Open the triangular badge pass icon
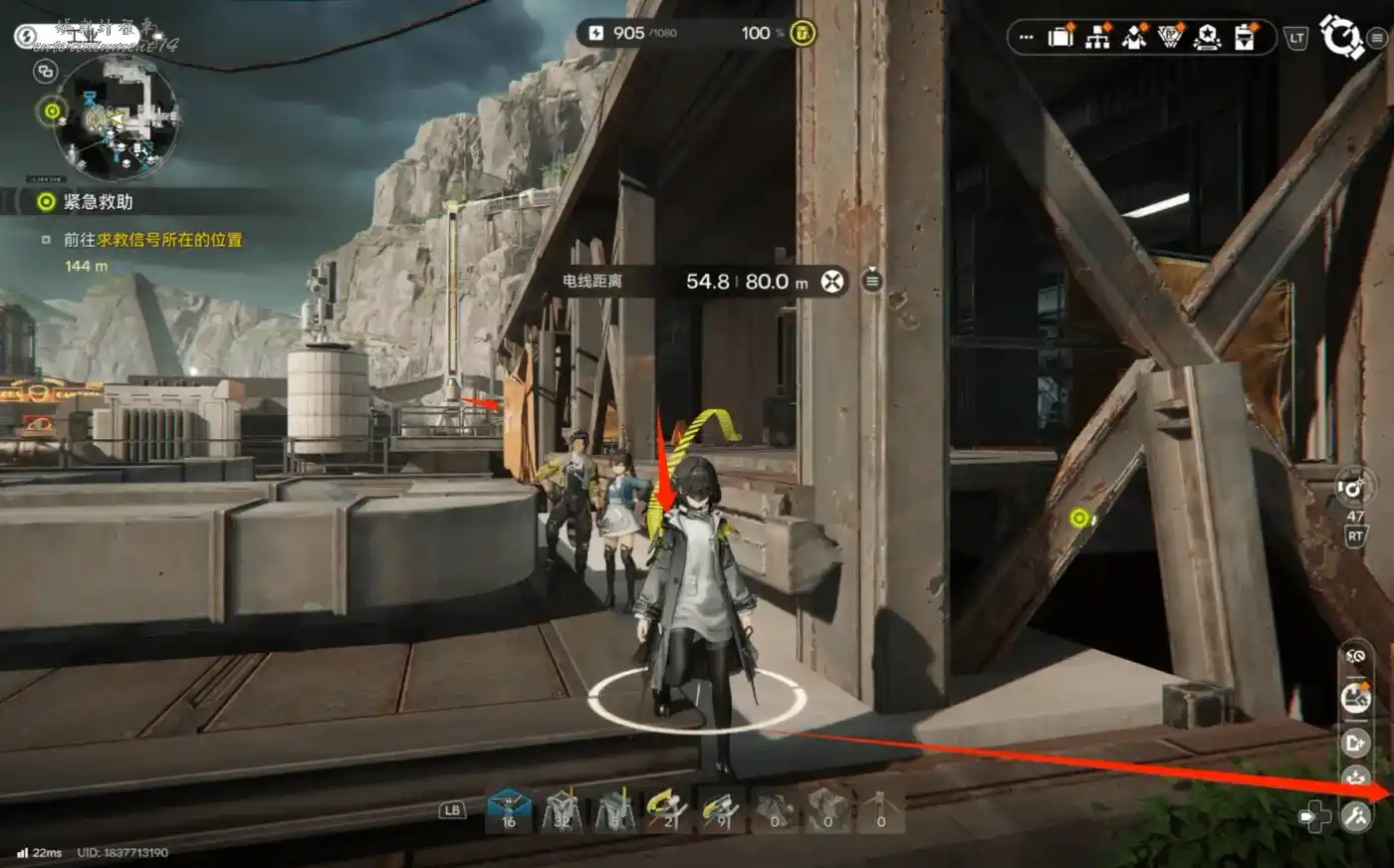This screenshot has width=1394, height=868. pyautogui.click(x=1170, y=38)
